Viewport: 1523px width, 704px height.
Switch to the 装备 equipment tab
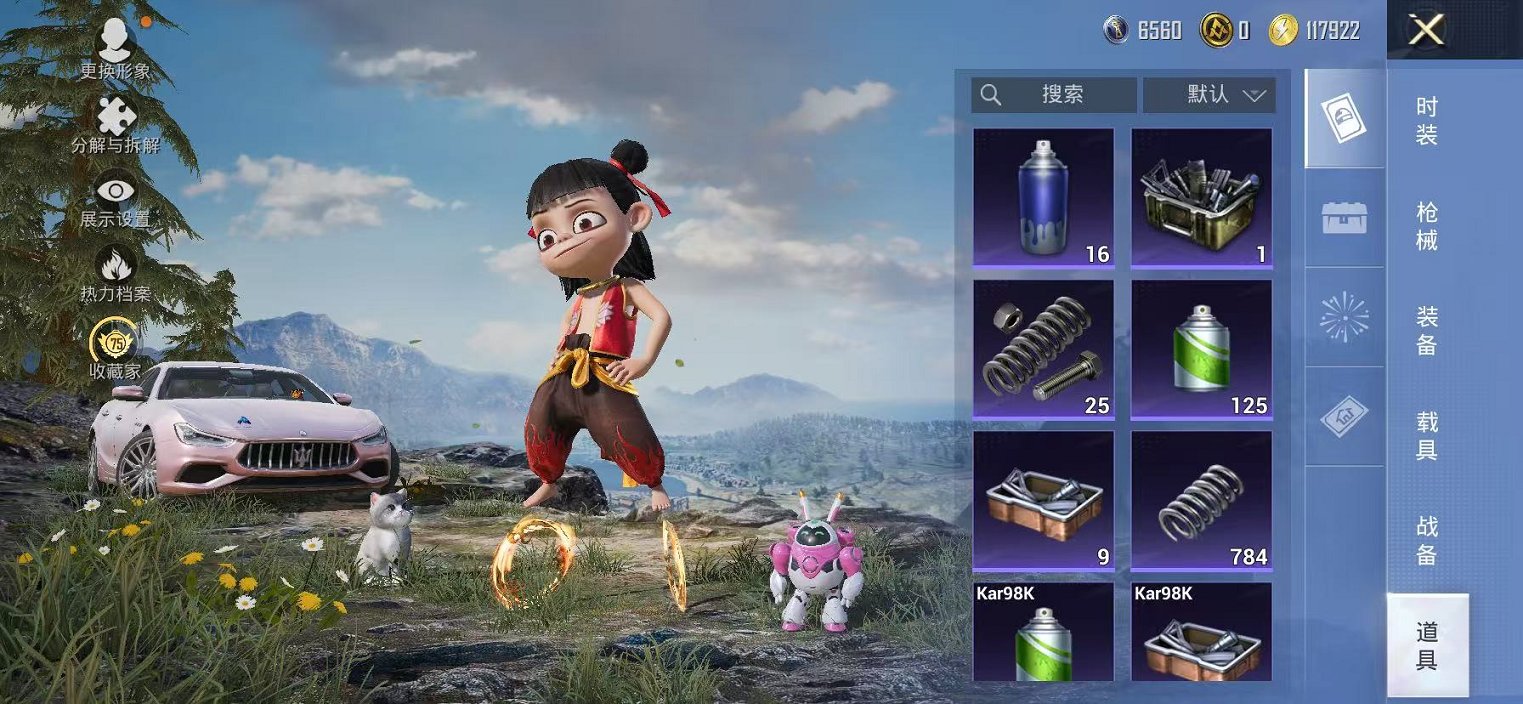tap(1427, 331)
